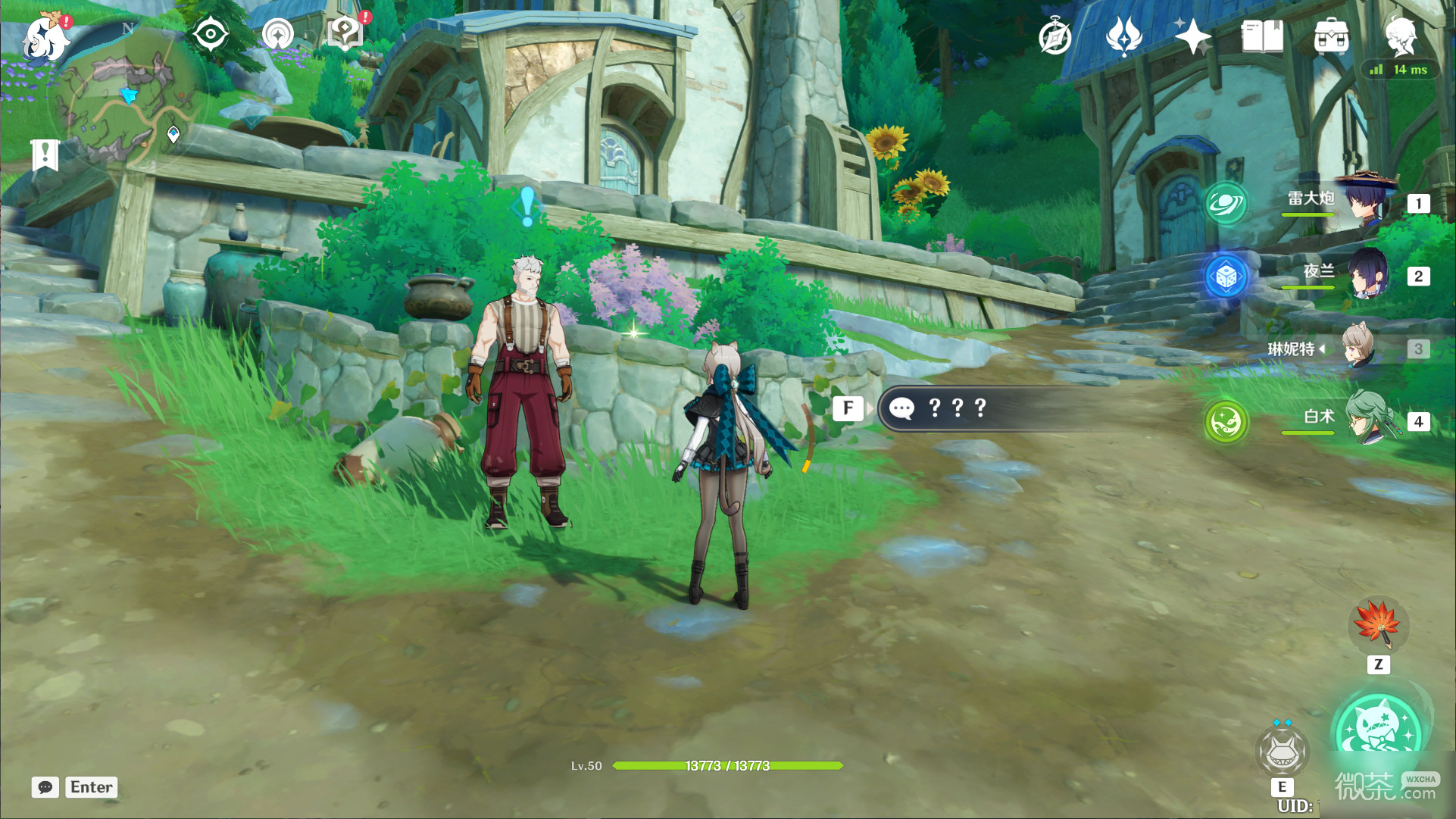The height and width of the screenshot is (819, 1456).
Task: Open the quest exclamation banner icon
Action: tap(45, 155)
